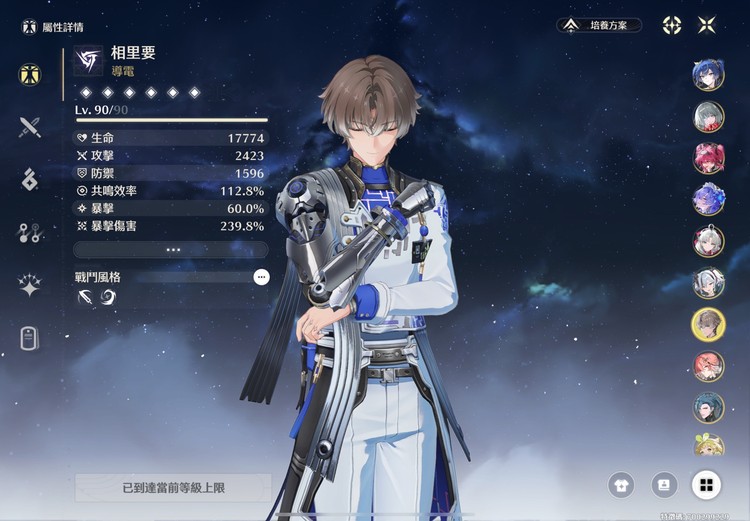Select the blue-haired character portrait
The width and height of the screenshot is (750, 521).
pyautogui.click(x=709, y=75)
